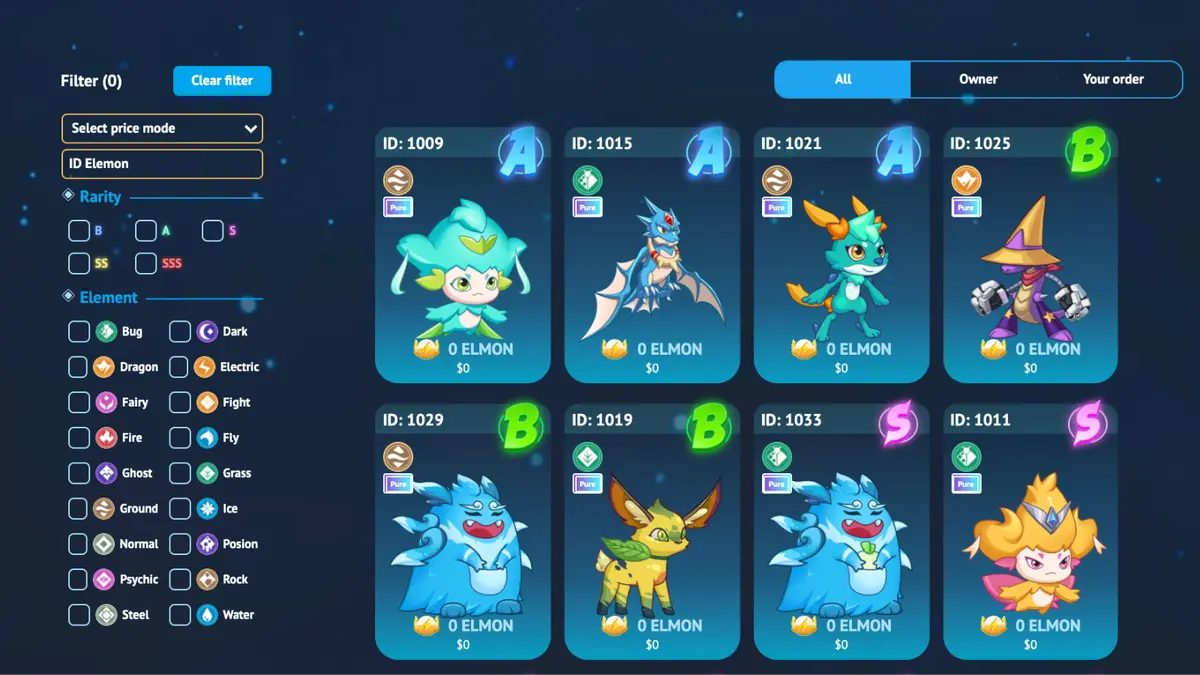Tick the SSS rarity checkbox
Screen dimensions: 1200x675
click(x=146, y=264)
